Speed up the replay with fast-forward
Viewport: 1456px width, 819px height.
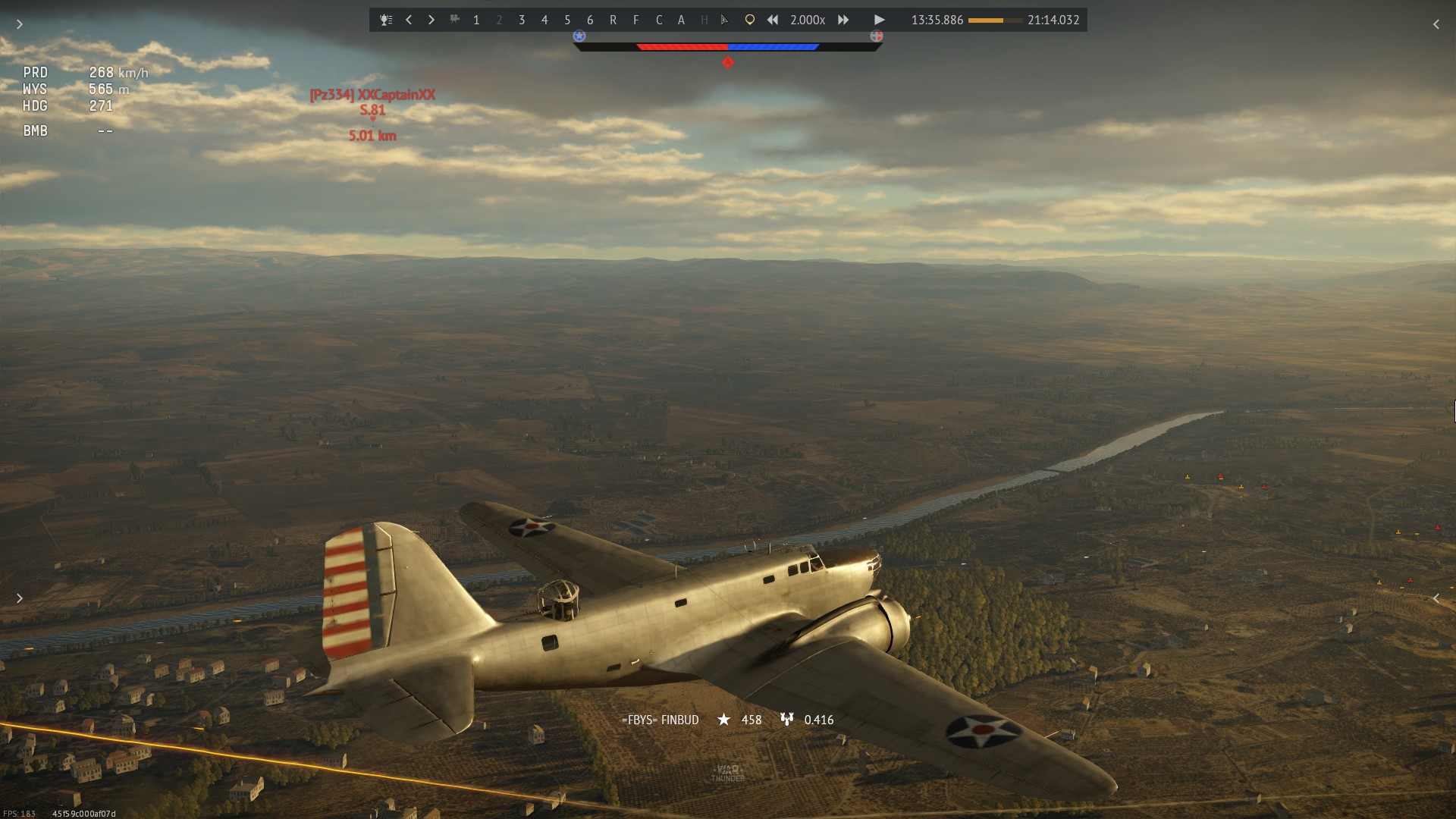click(x=843, y=20)
